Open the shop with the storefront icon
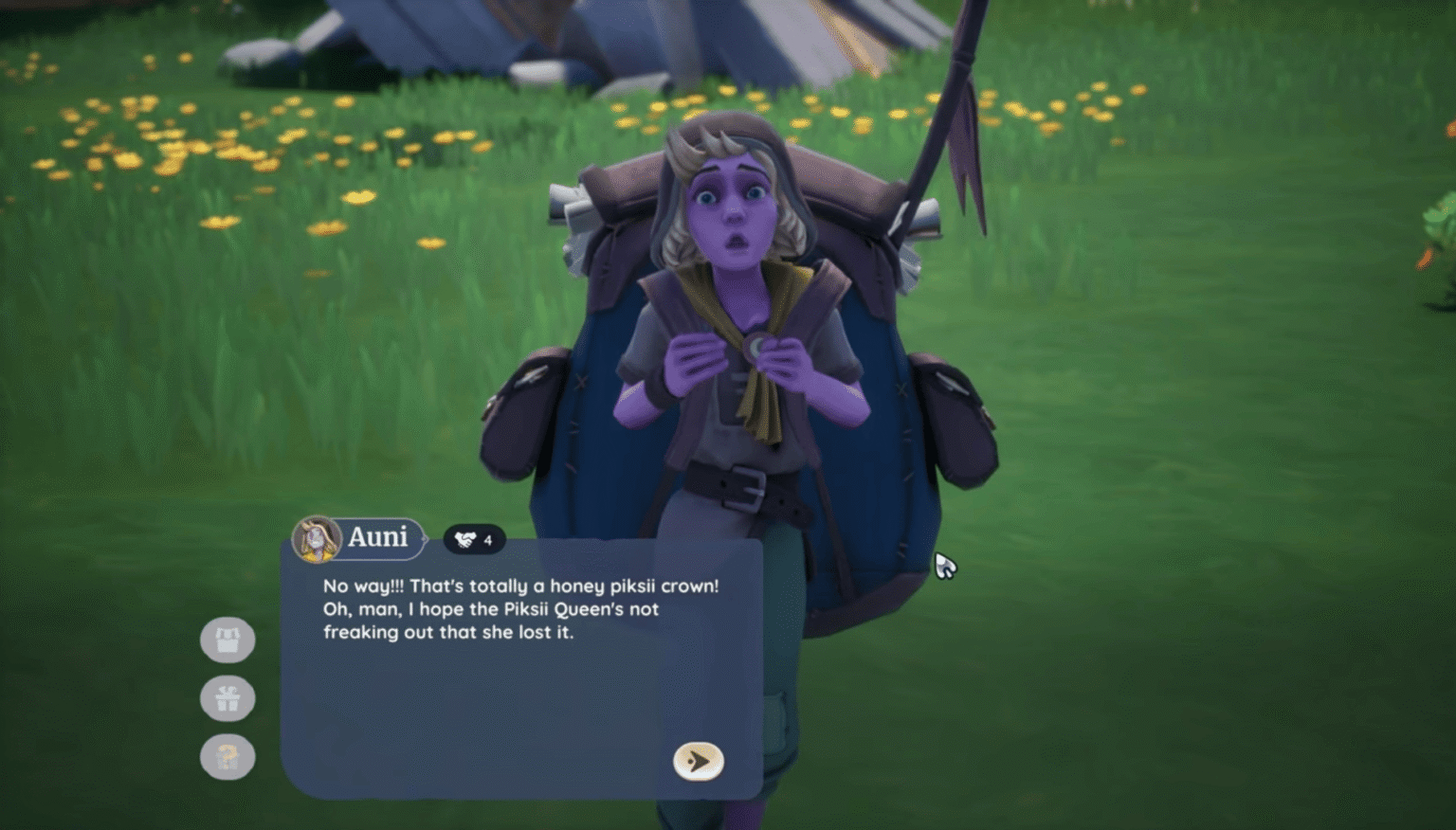Image resolution: width=1456 pixels, height=830 pixels. pyautogui.click(x=227, y=641)
